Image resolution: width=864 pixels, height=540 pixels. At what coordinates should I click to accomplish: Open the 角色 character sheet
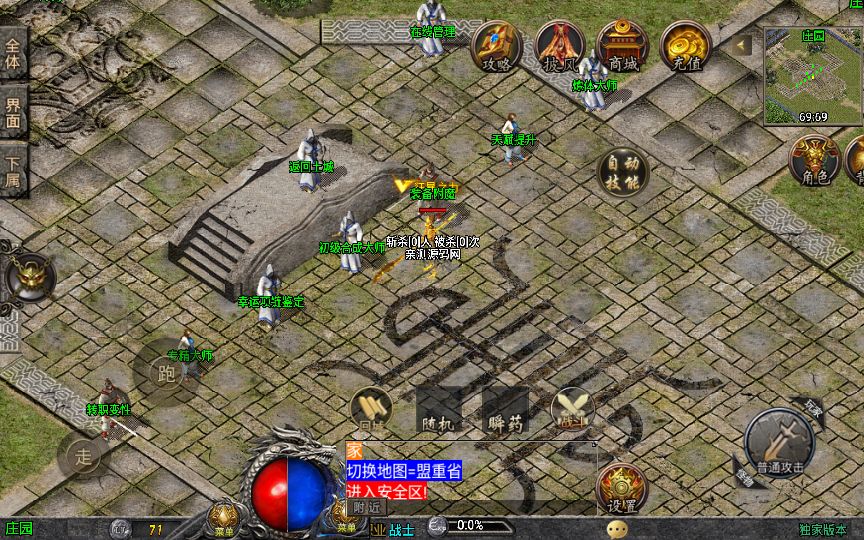click(815, 161)
